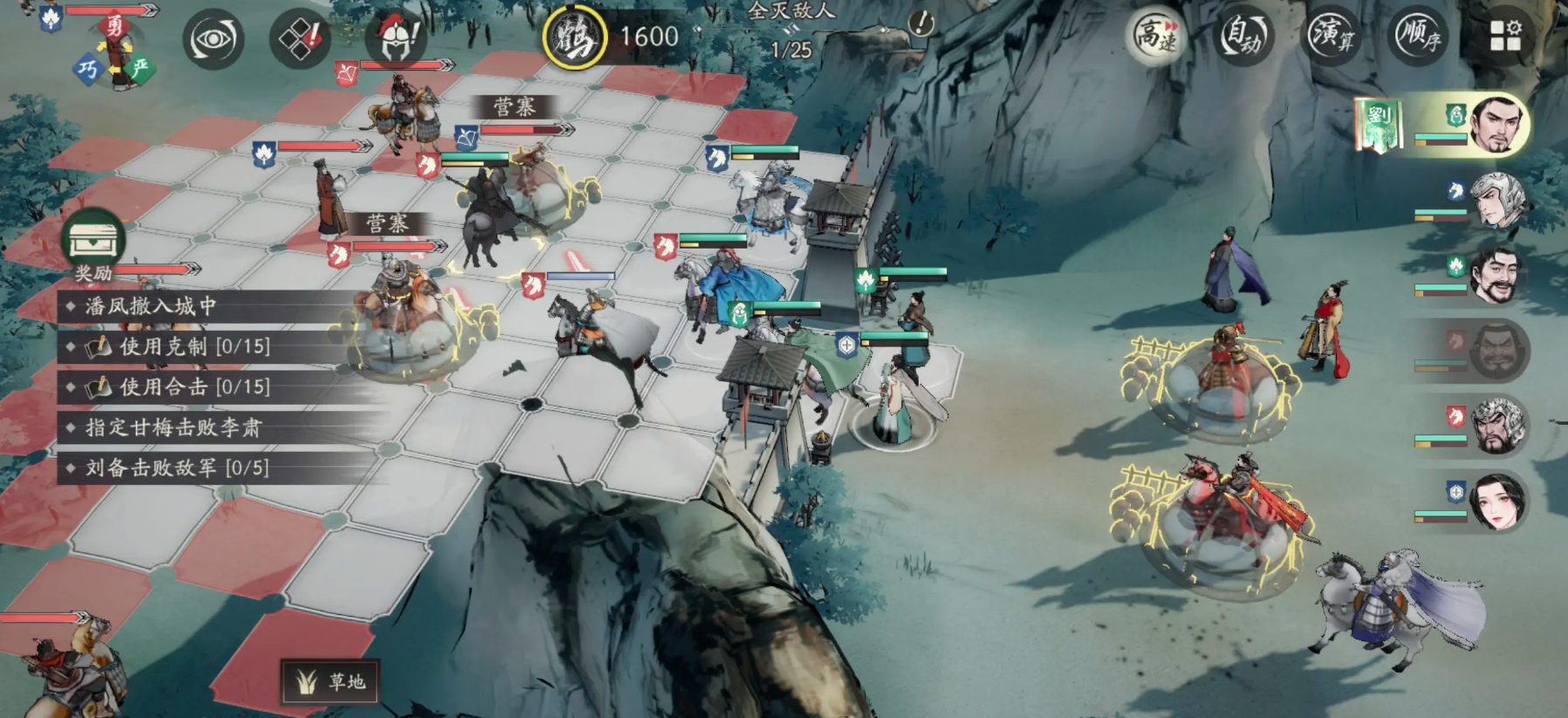Tap the 草地 terrain info label
Image resolution: width=1568 pixels, height=718 pixels.
331,681
